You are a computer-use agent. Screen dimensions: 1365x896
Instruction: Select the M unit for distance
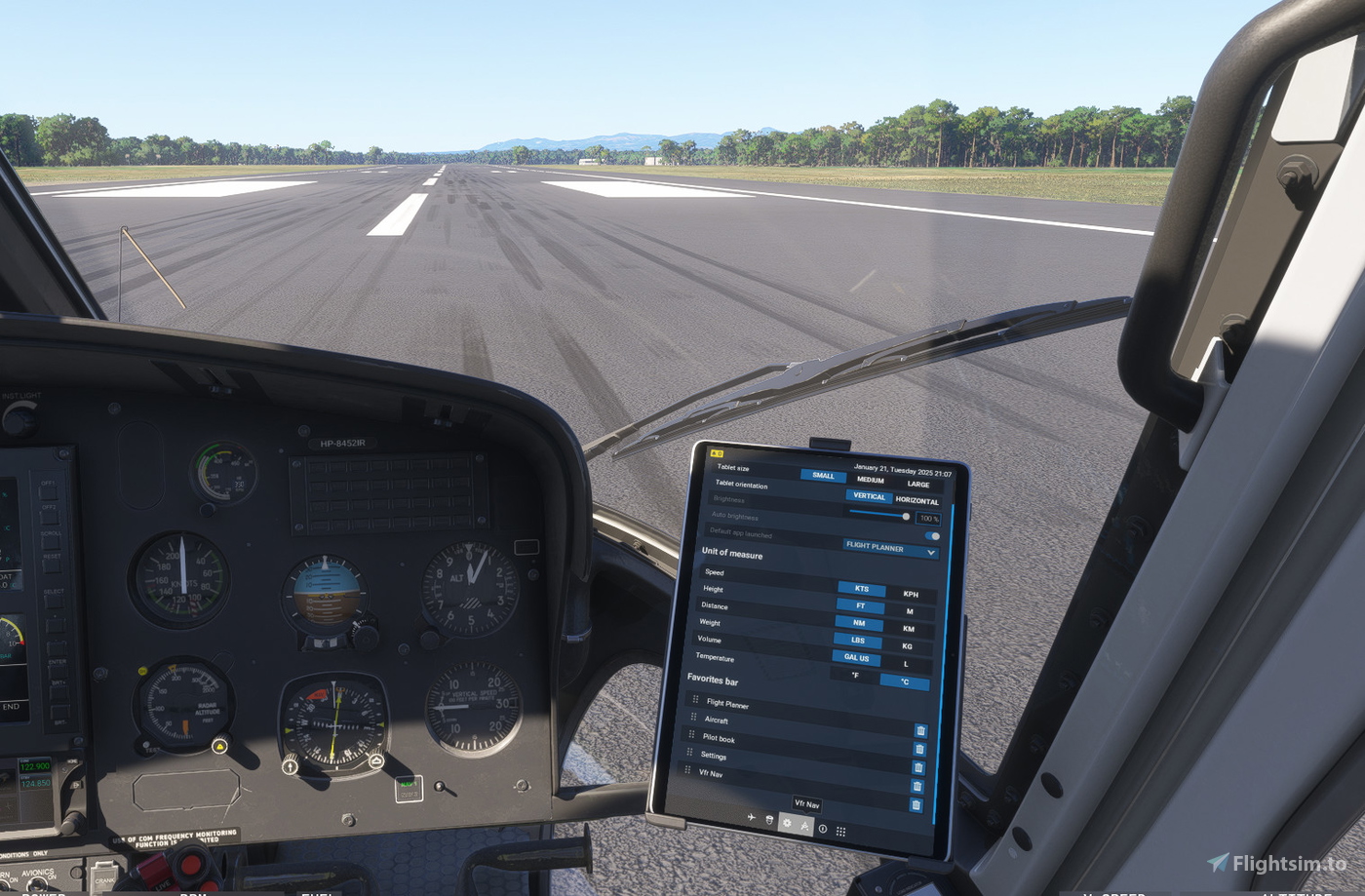(x=910, y=611)
